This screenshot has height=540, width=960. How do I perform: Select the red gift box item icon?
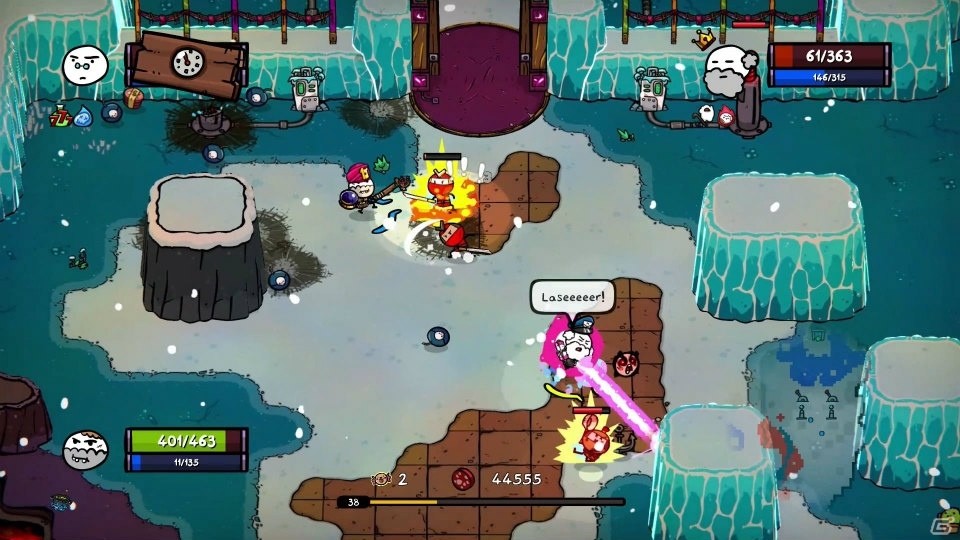point(134,97)
